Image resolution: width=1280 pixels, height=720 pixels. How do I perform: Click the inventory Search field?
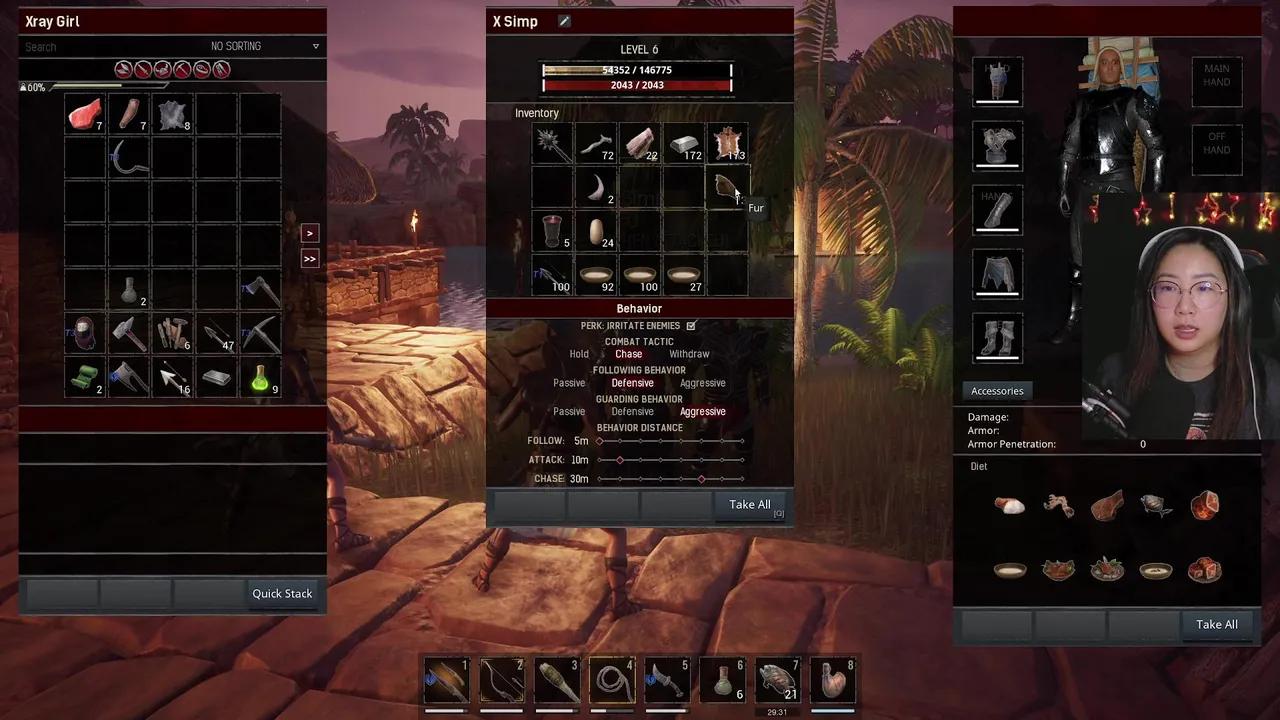pos(100,47)
